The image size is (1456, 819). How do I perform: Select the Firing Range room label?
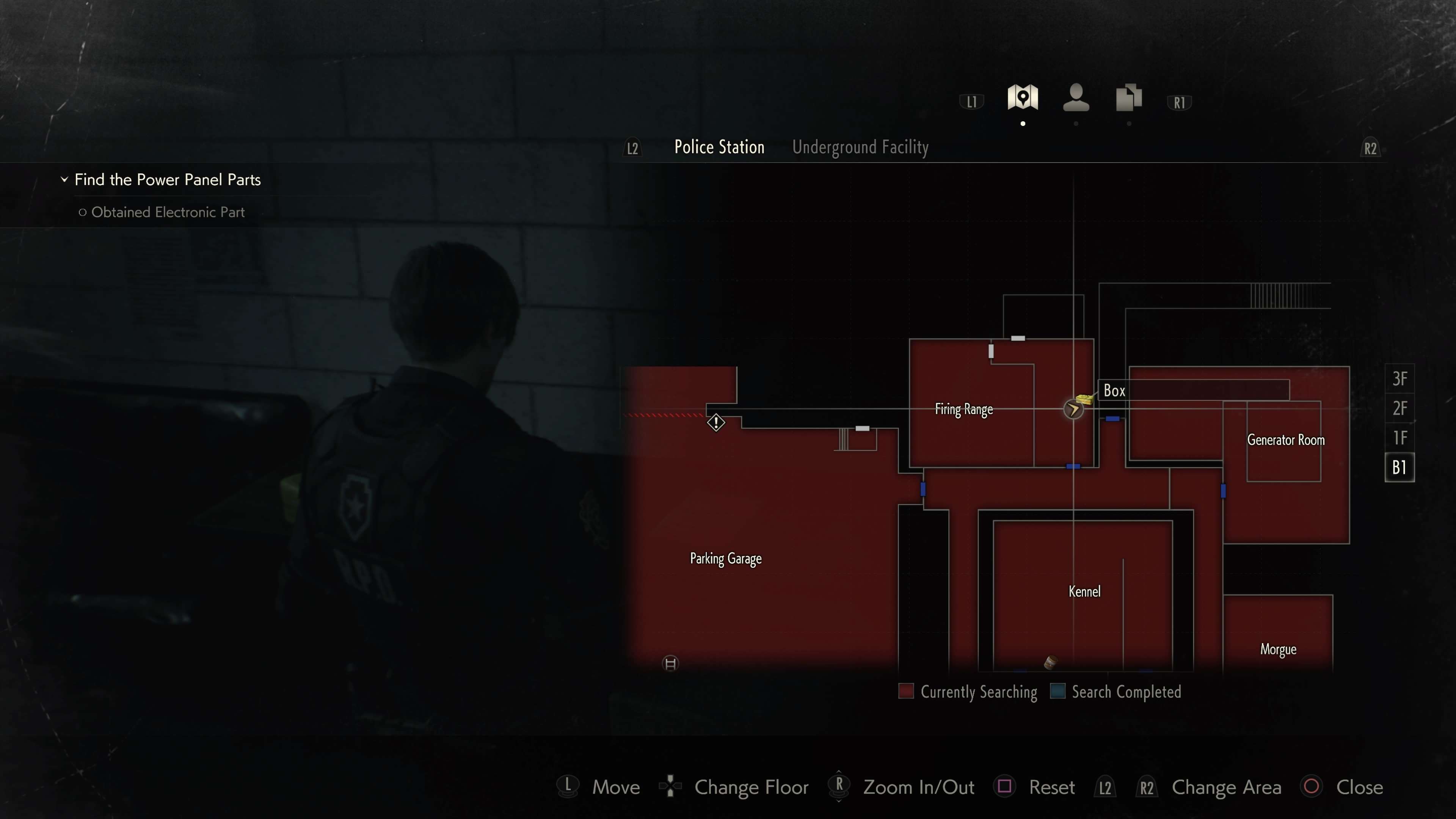[x=964, y=409]
